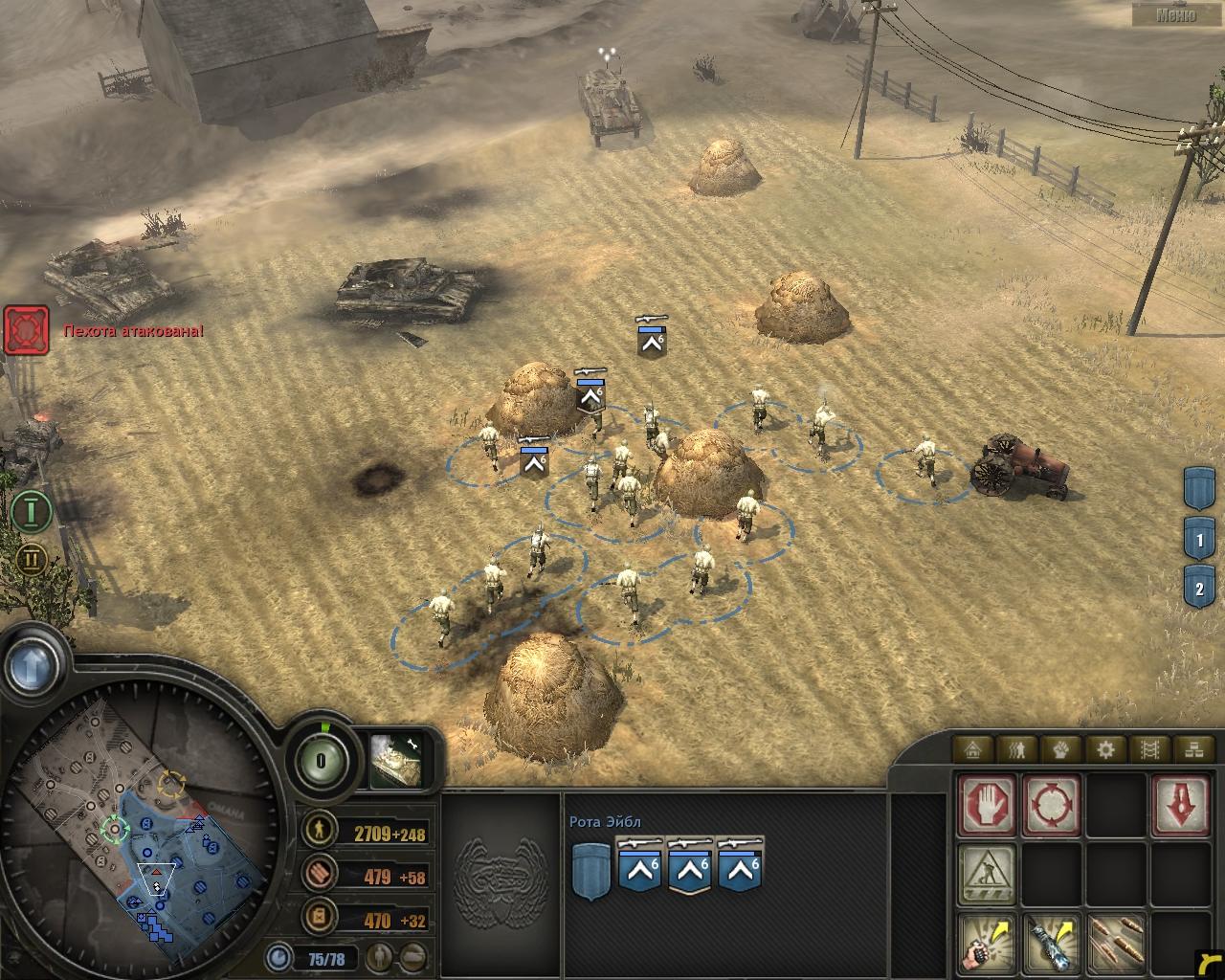Select the tank portrait thumbnail
Viewport: 1225px width, 980px height.
(395, 760)
